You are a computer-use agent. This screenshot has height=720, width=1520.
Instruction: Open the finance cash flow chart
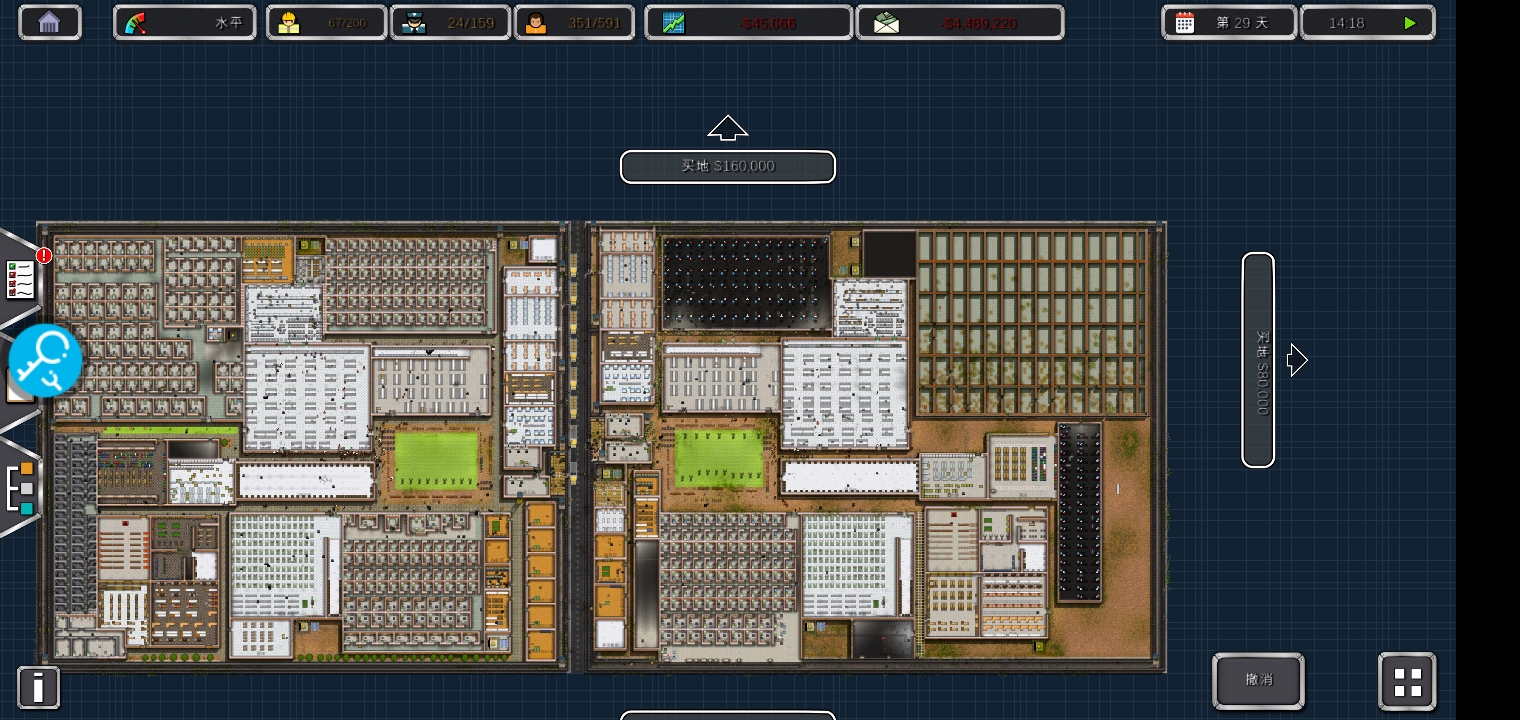[x=748, y=22]
